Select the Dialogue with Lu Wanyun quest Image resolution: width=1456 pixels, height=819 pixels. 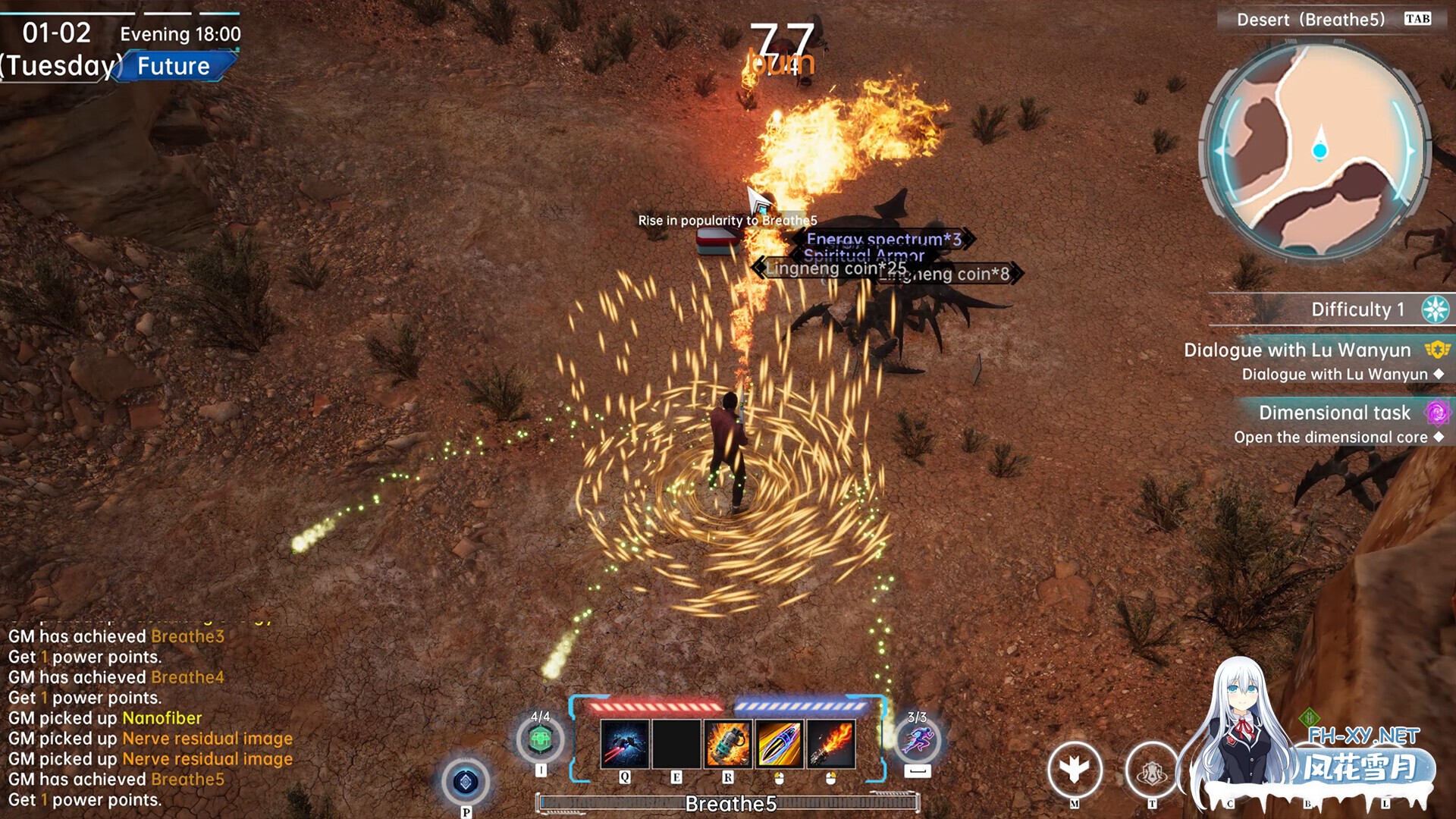1297,350
